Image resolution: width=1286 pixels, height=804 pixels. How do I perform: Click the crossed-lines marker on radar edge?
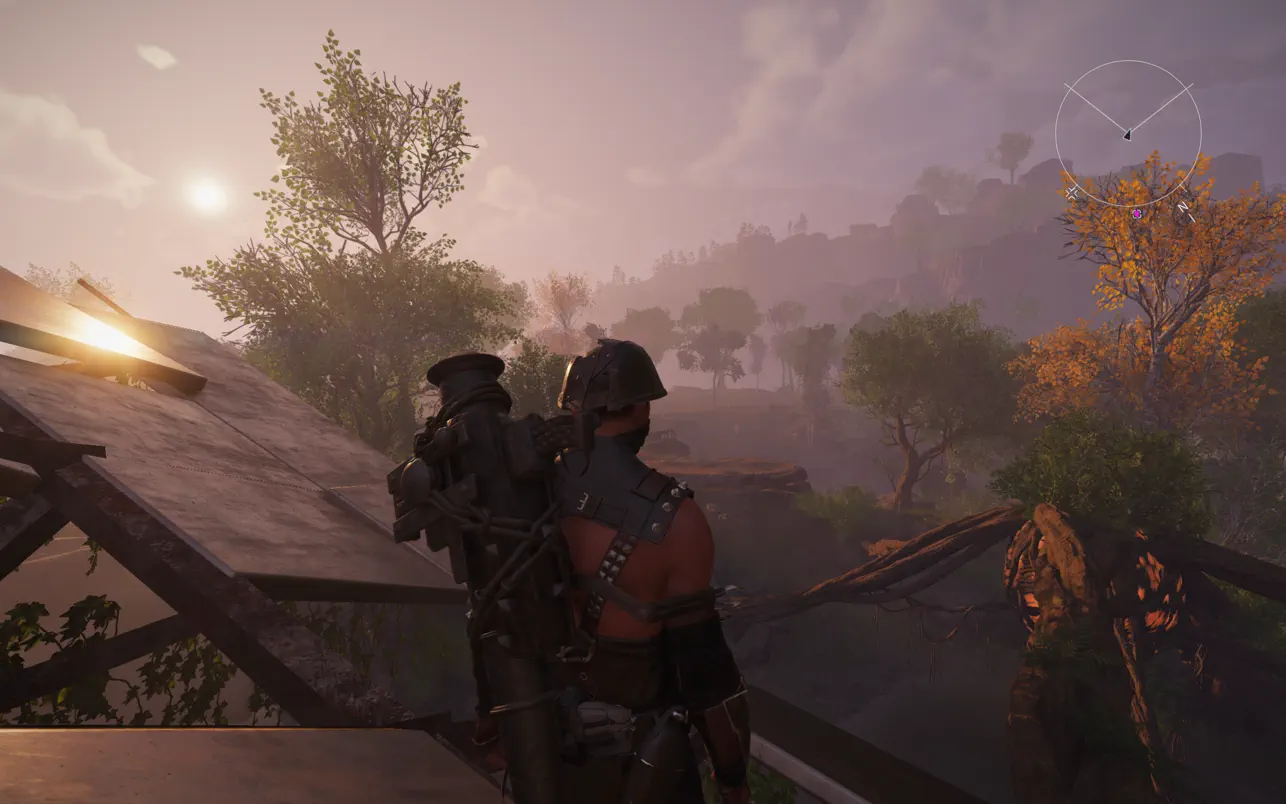(1073, 191)
